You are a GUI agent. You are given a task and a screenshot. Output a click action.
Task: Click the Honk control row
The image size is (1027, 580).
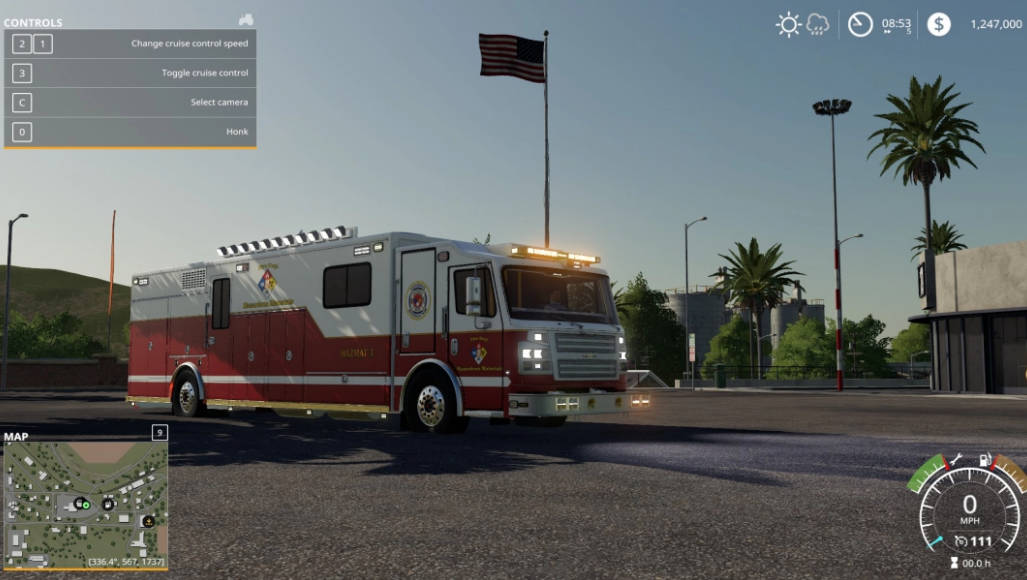click(130, 131)
